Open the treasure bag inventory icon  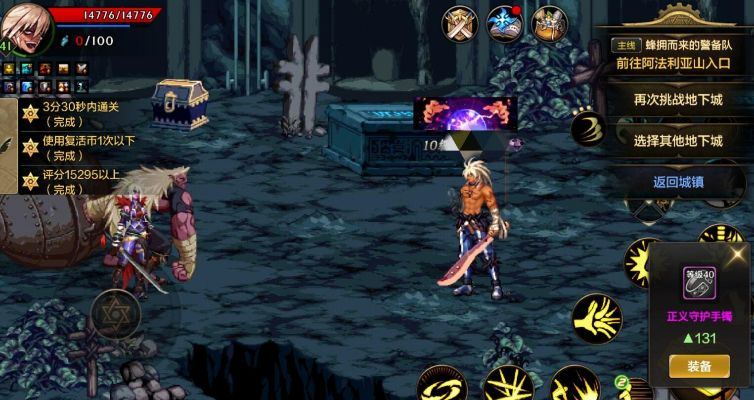click(549, 24)
